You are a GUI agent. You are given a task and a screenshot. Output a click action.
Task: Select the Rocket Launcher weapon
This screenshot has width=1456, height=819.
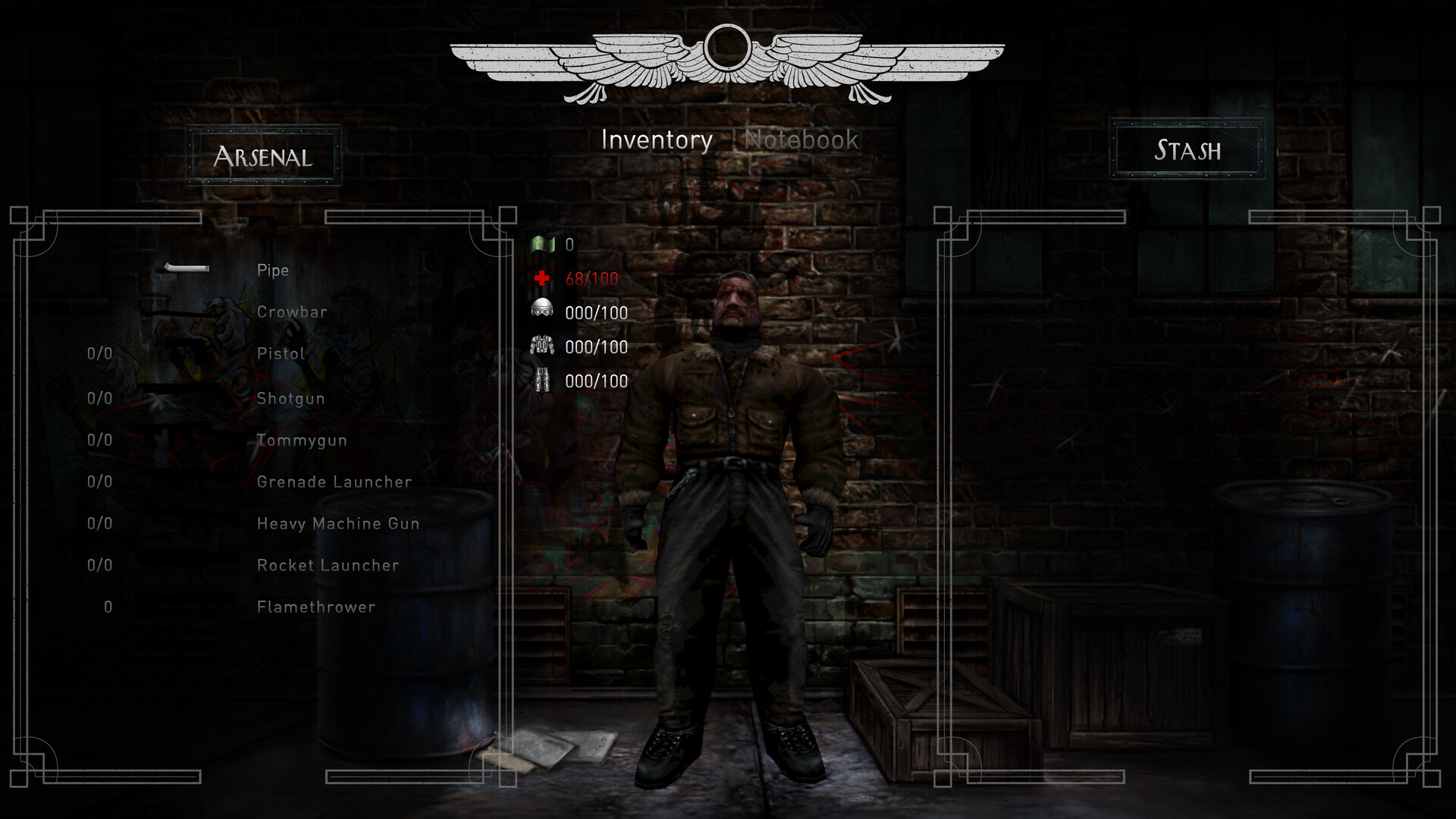(x=328, y=566)
